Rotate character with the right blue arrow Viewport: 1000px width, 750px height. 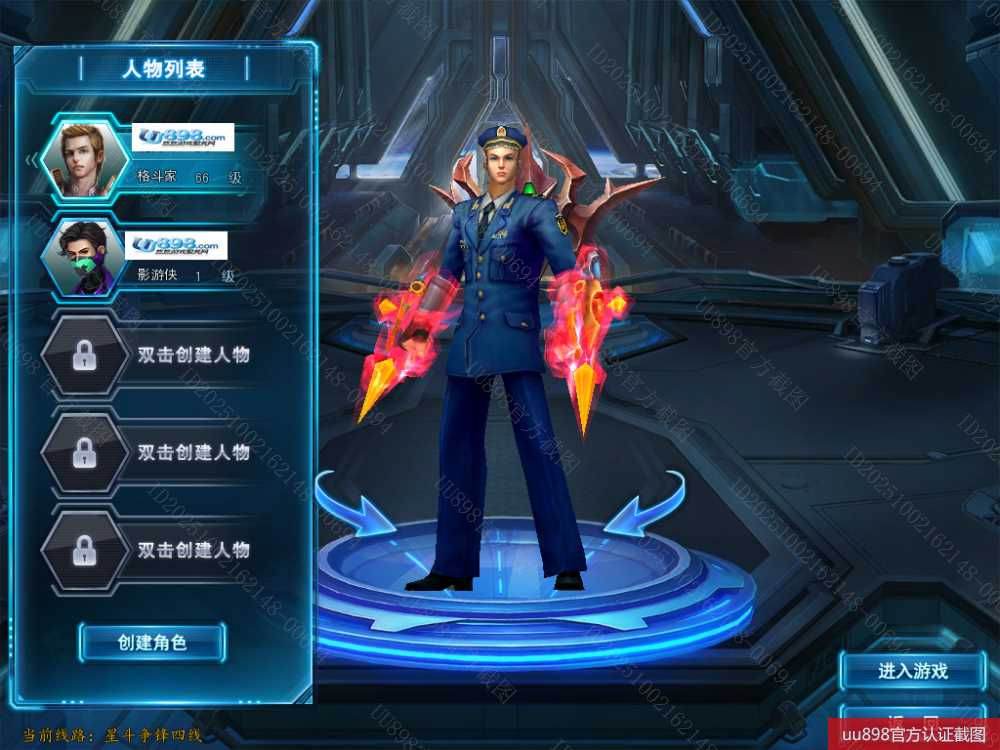tap(645, 506)
